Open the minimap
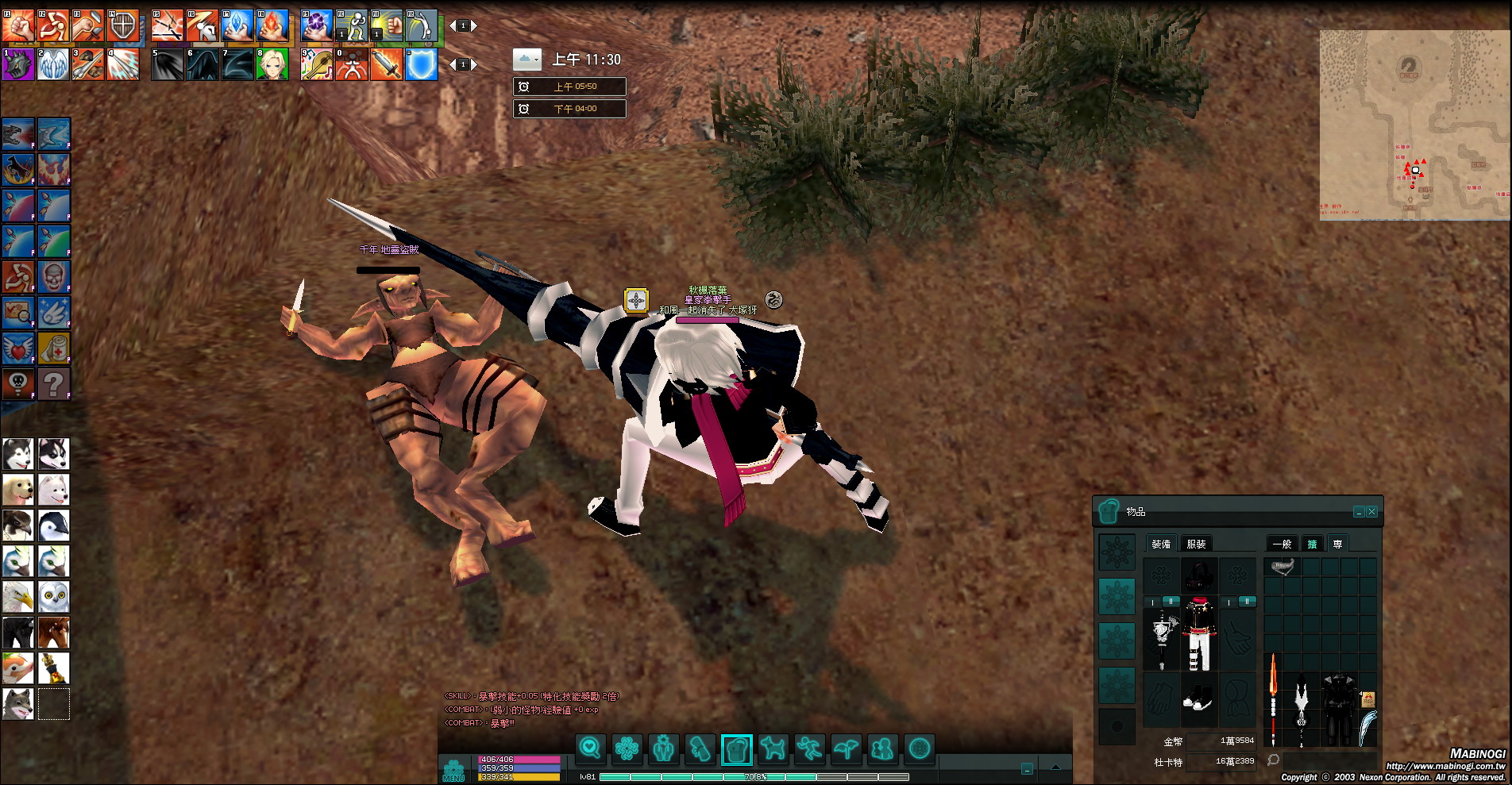The height and width of the screenshot is (785, 1512). (x=1415, y=125)
